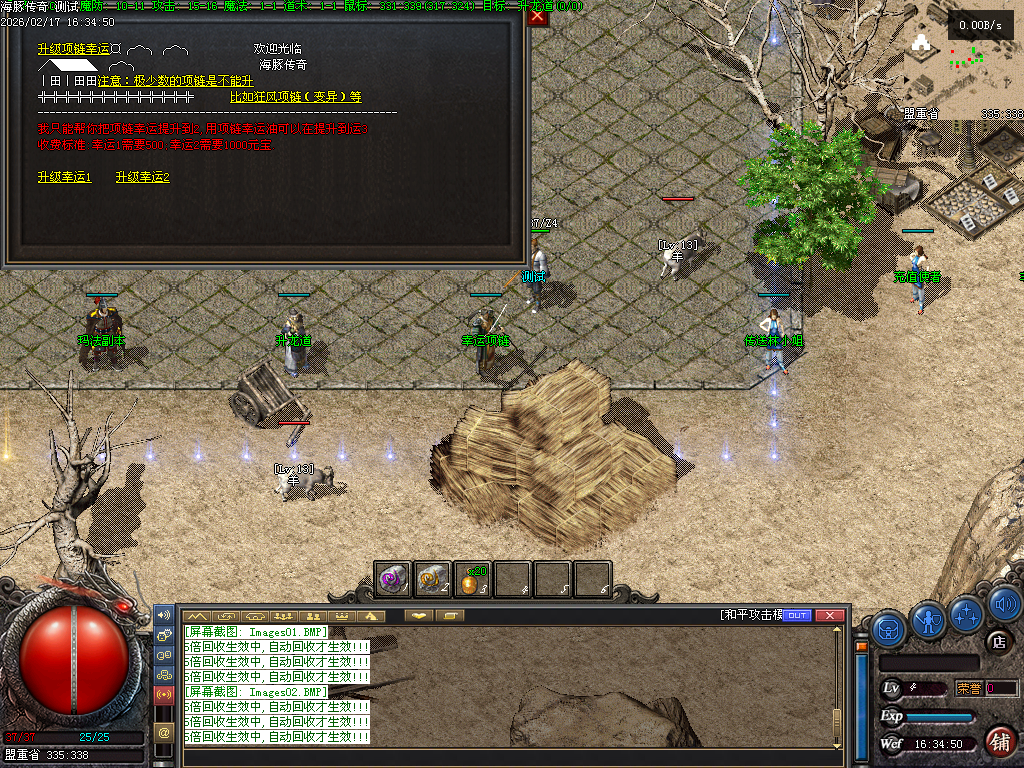Click the red X button beside OUT
This screenshot has width=1024, height=768.
coord(829,616)
